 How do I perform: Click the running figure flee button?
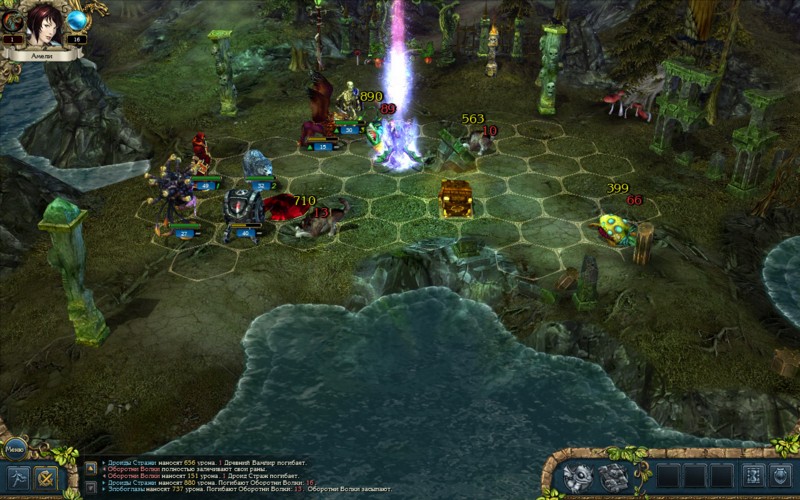click(x=17, y=478)
